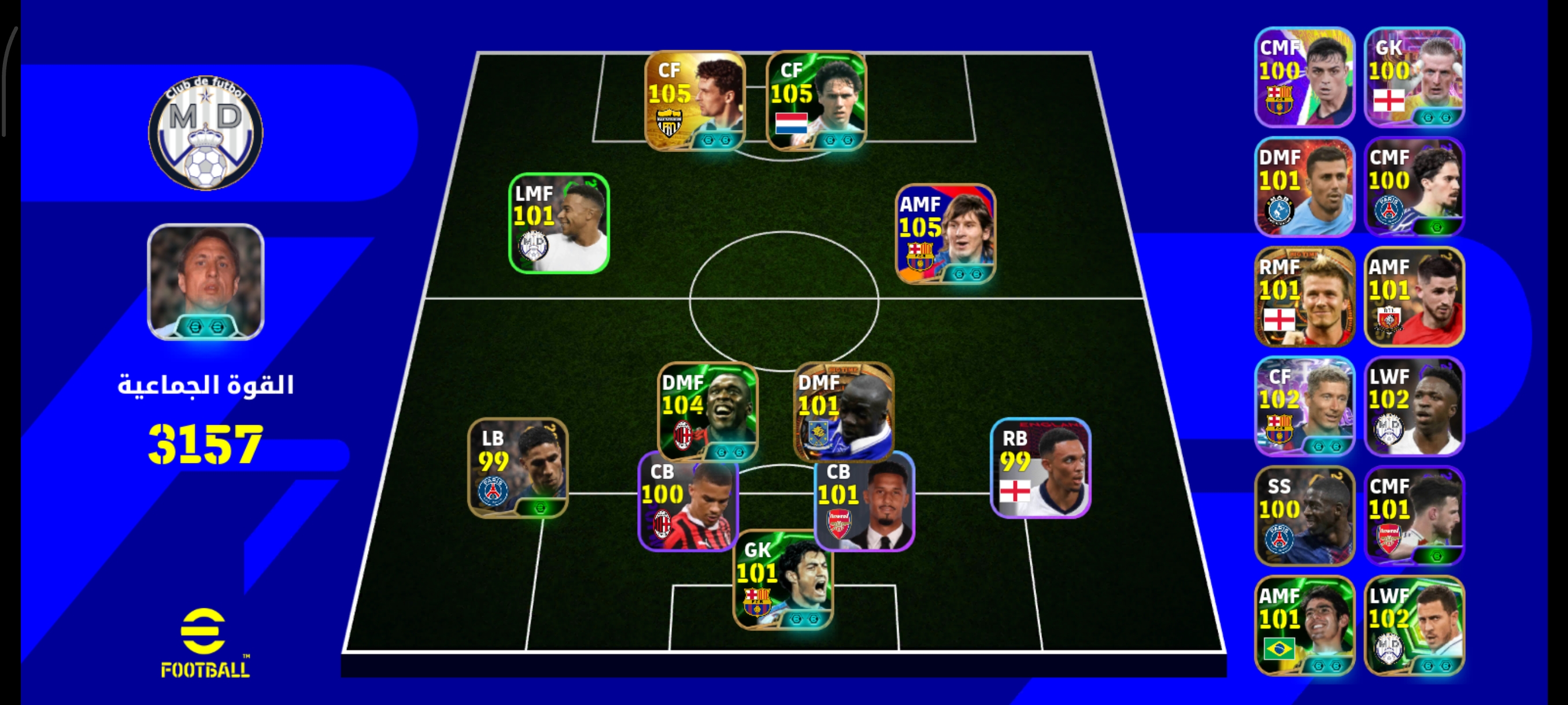1568x705 pixels.
Task: Select the CMF 101 Arsenal bench card
Action: 1414,515
